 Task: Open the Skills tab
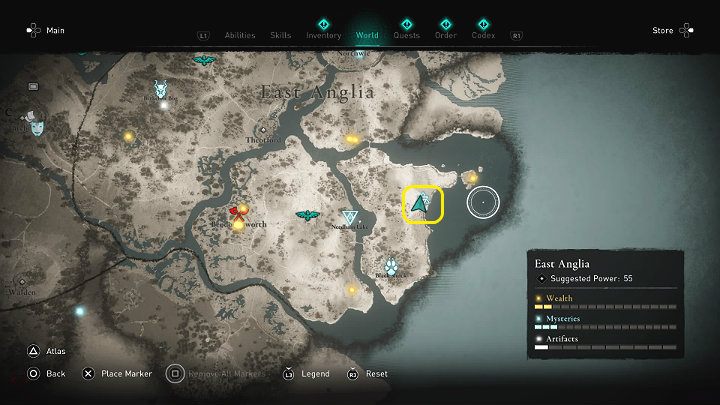281,35
